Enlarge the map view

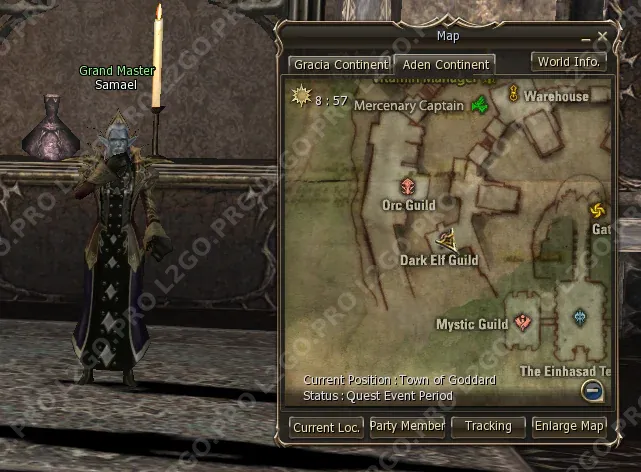[569, 426]
